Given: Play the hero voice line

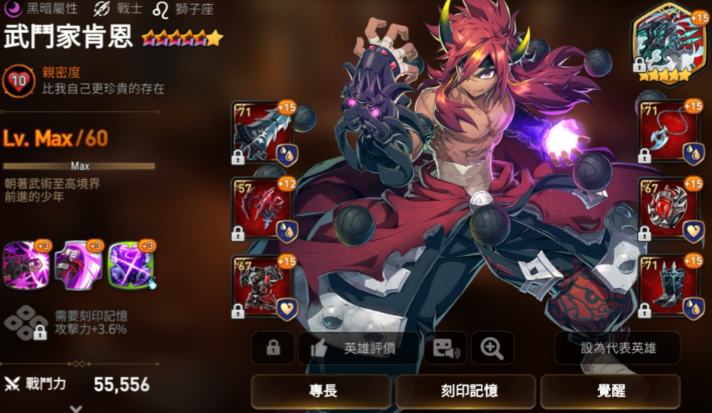Looking at the screenshot, I should [444, 348].
